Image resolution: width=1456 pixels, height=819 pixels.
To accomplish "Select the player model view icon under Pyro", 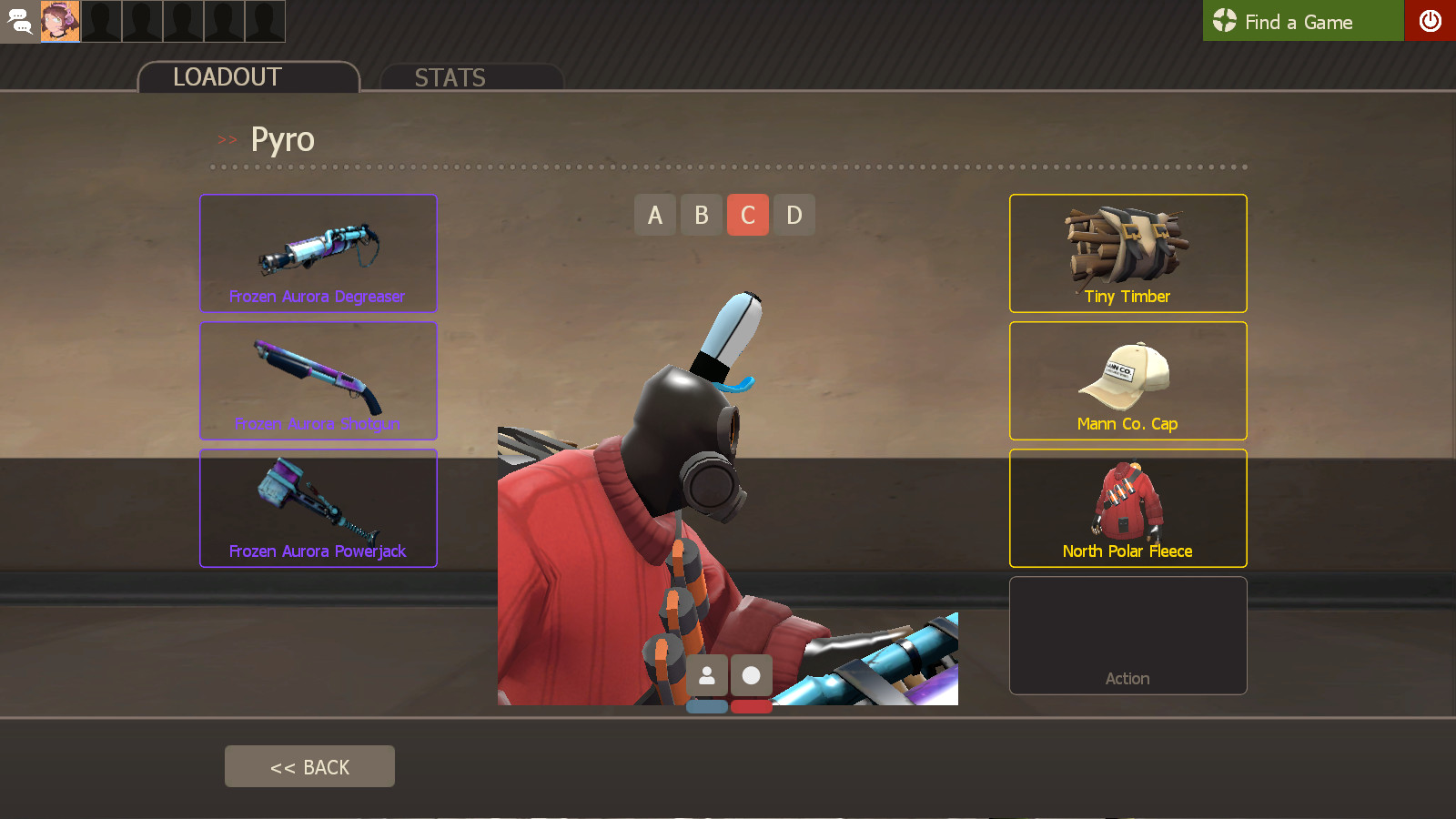I will 708,675.
